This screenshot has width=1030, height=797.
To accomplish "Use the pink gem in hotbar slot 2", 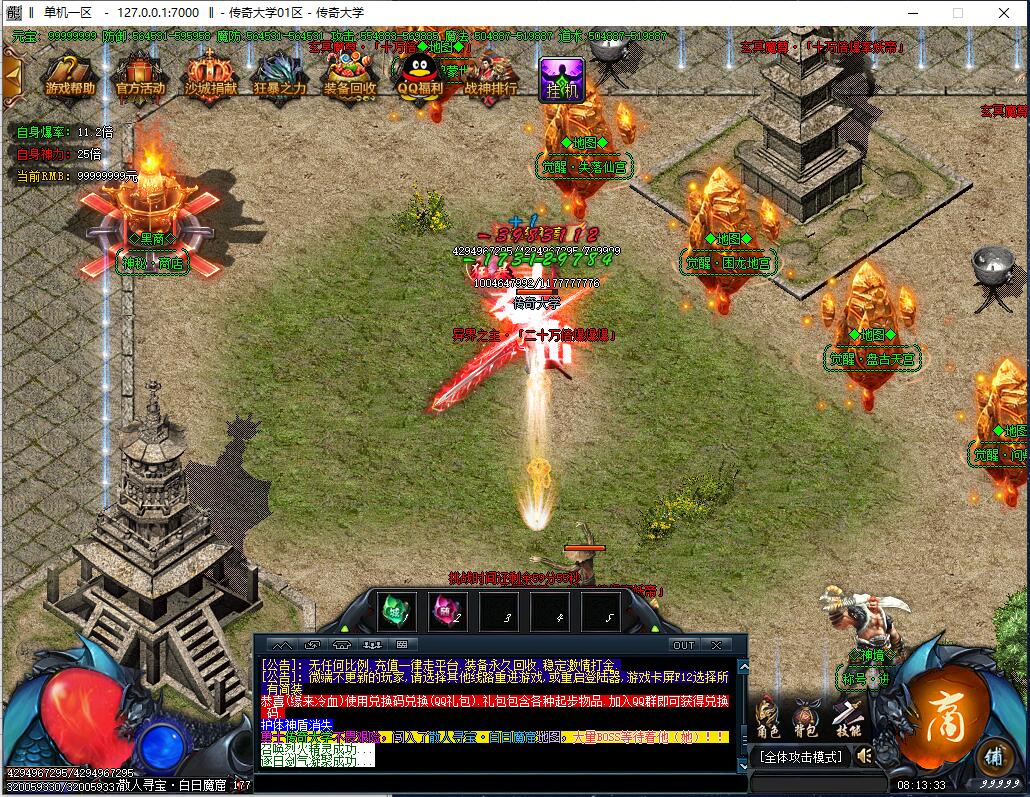I will tap(448, 609).
